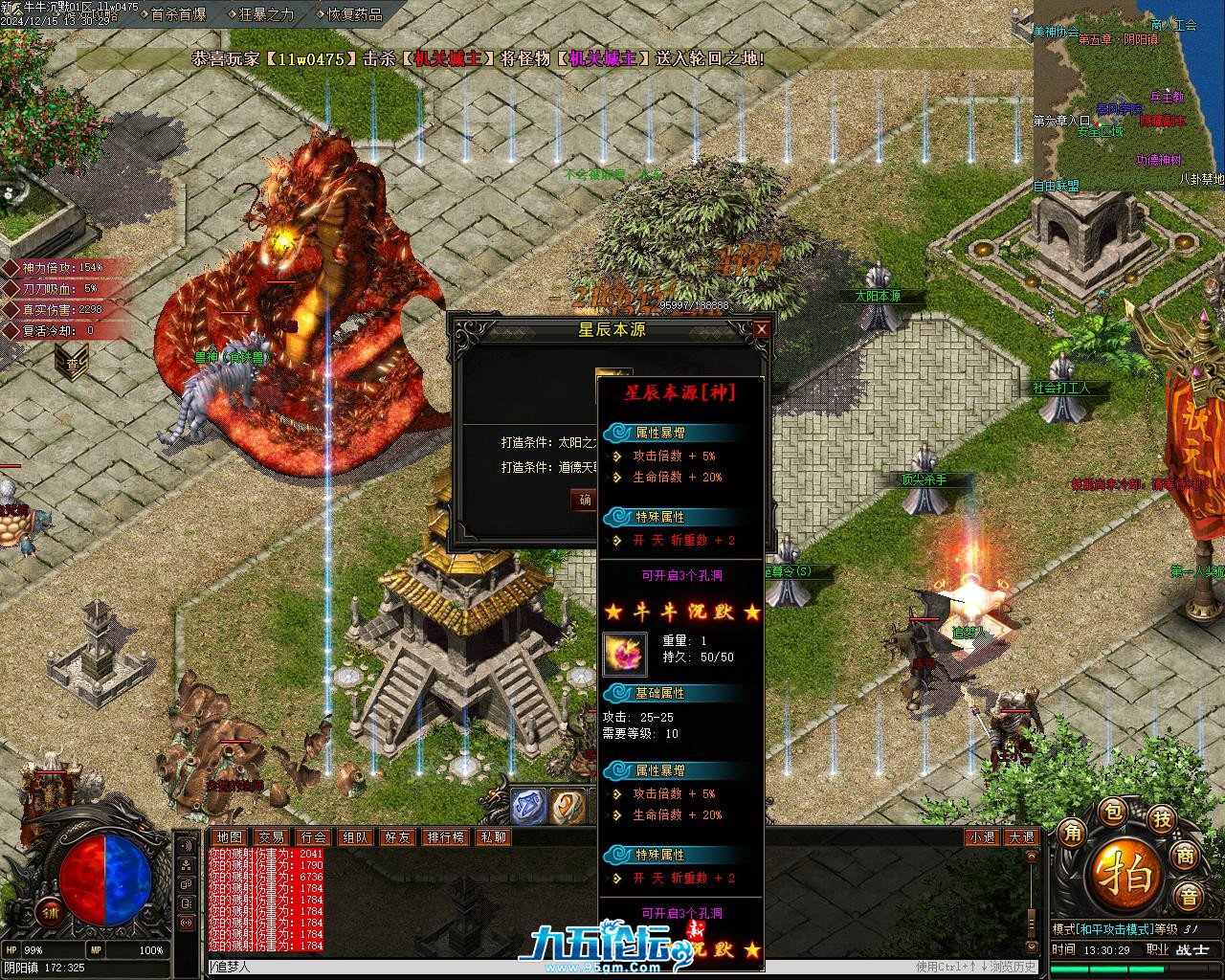1225x980 pixels.
Task: Open skills with the 技 button
Action: tap(1162, 819)
